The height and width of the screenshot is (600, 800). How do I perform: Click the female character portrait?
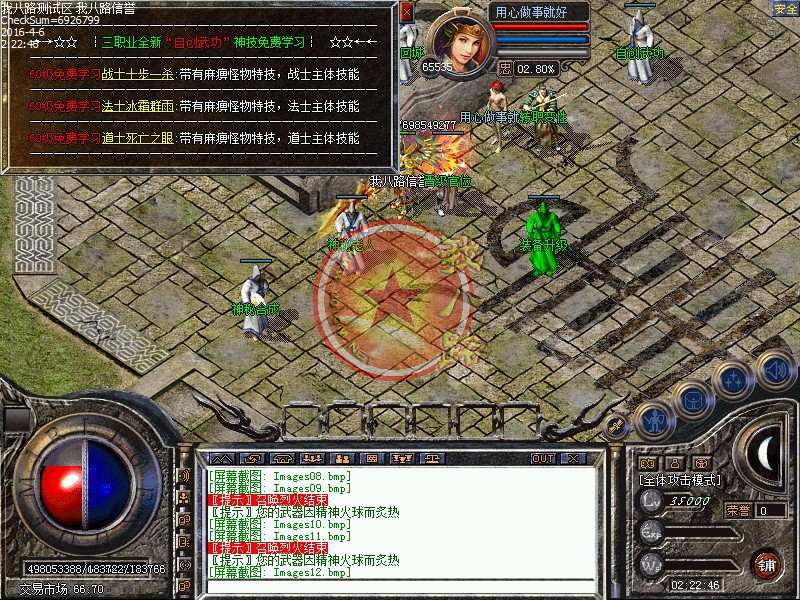pyautogui.click(x=461, y=40)
